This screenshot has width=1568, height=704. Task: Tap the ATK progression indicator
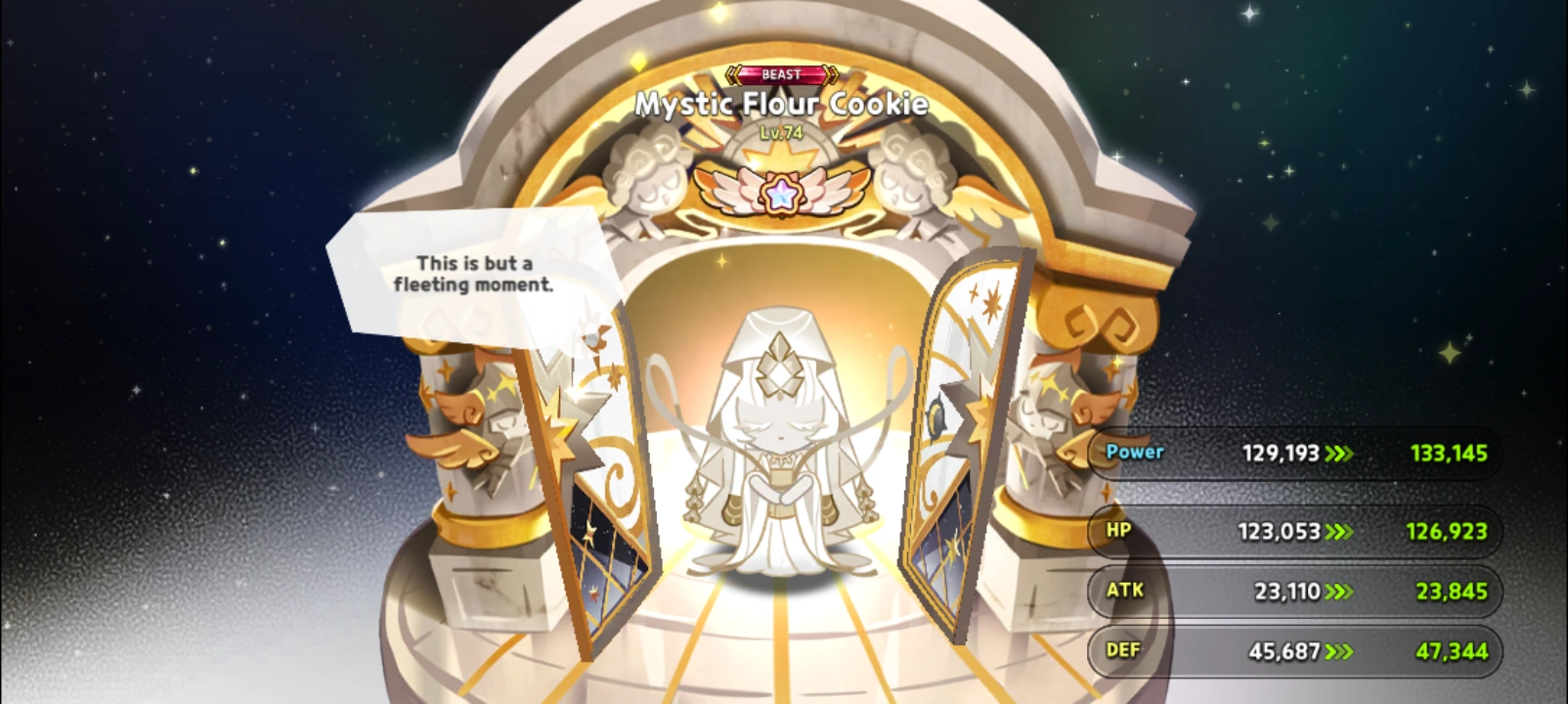click(x=1339, y=591)
